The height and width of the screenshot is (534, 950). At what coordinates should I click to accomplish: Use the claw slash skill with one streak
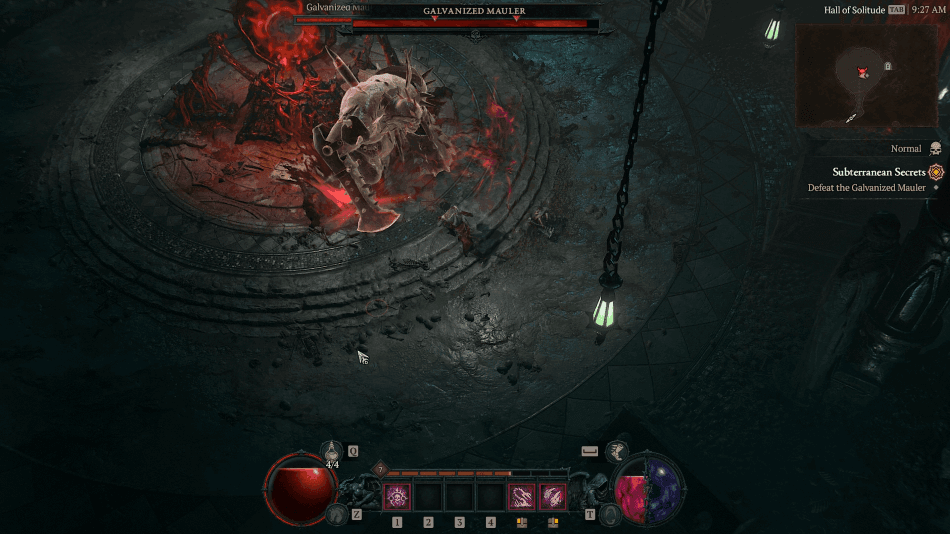tap(520, 496)
